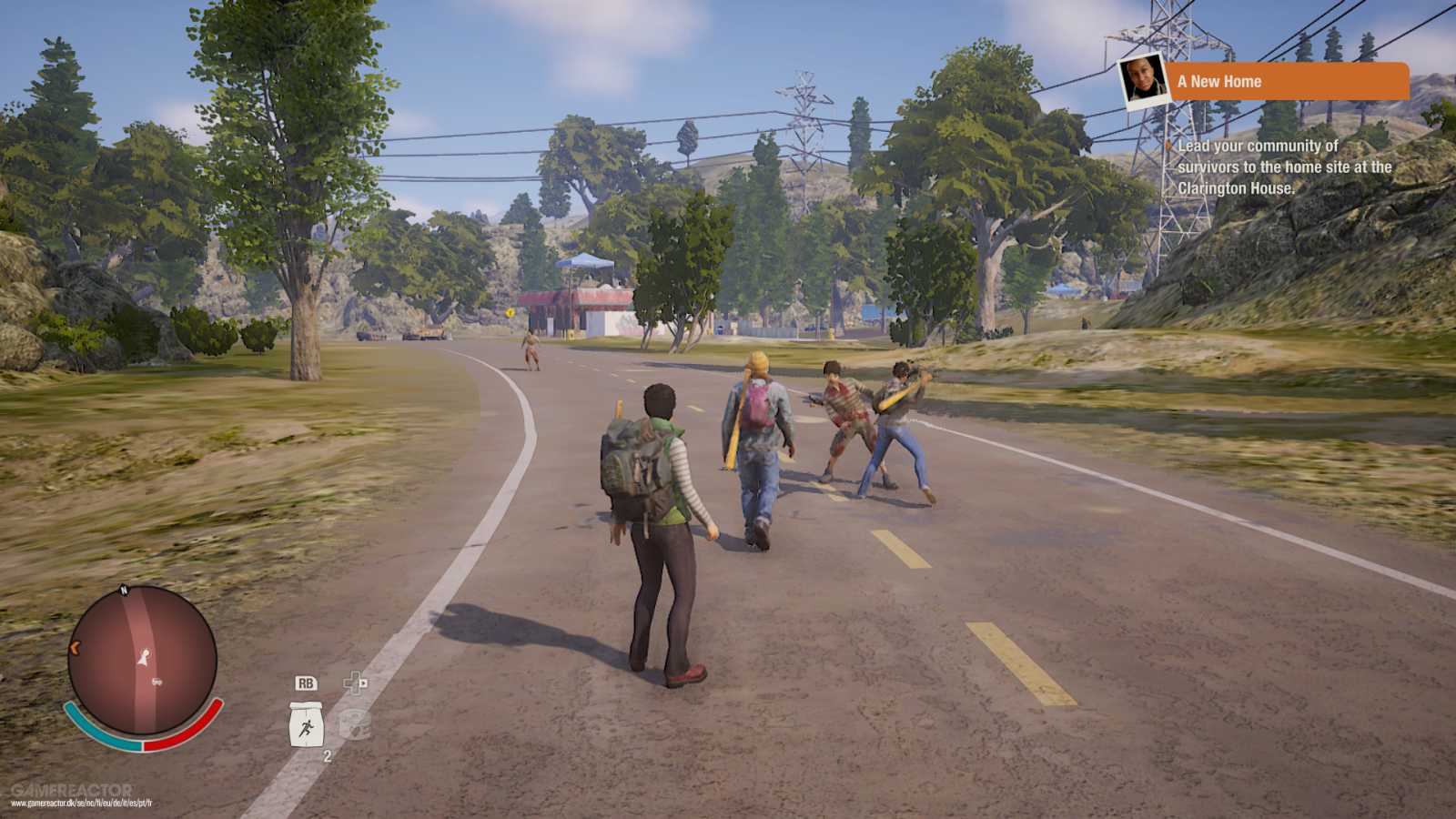Click the N compass marker on the minimap
The height and width of the screenshot is (819, 1456).
124,589
